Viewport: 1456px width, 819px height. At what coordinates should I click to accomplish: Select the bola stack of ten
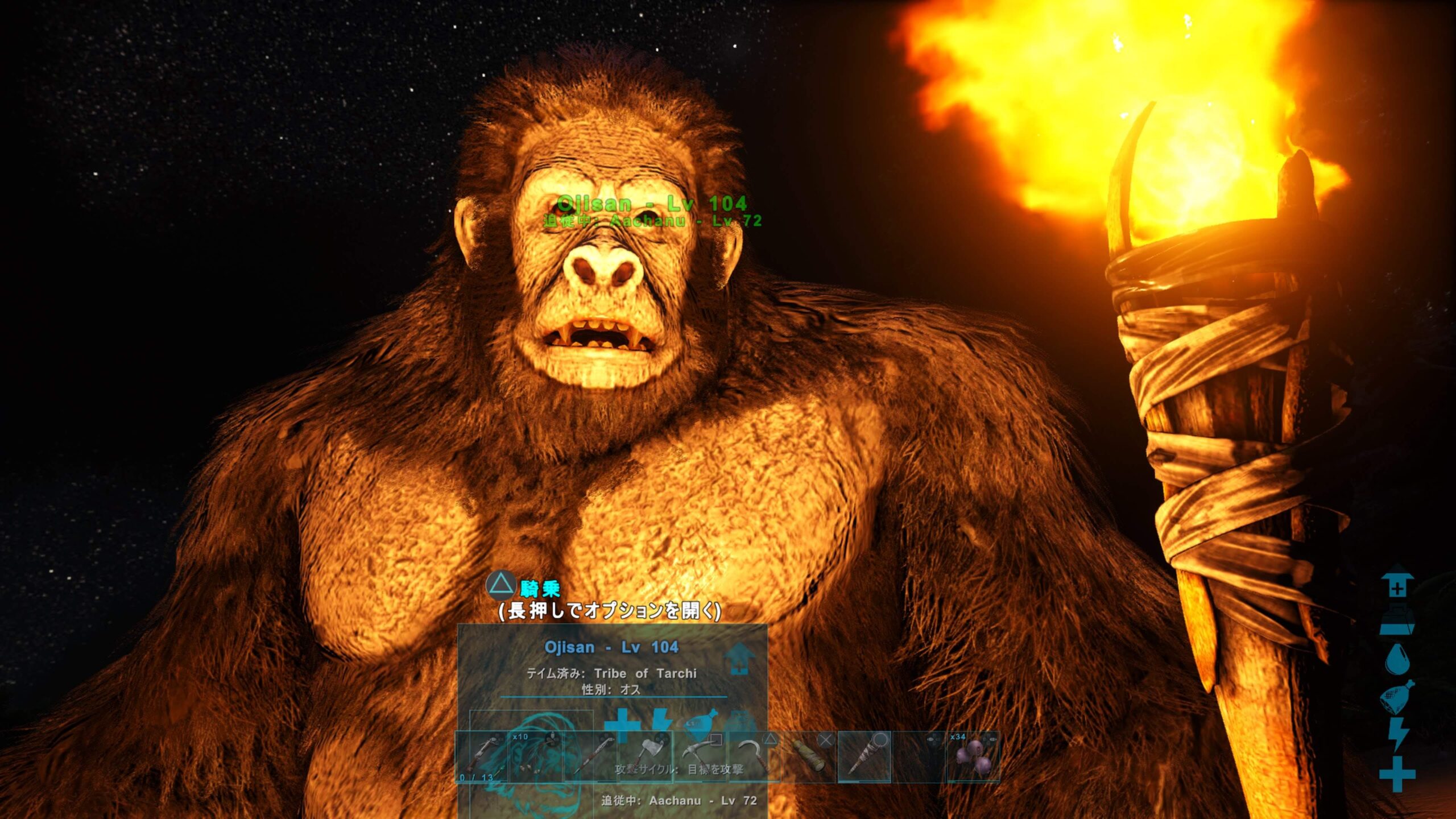coord(536,757)
